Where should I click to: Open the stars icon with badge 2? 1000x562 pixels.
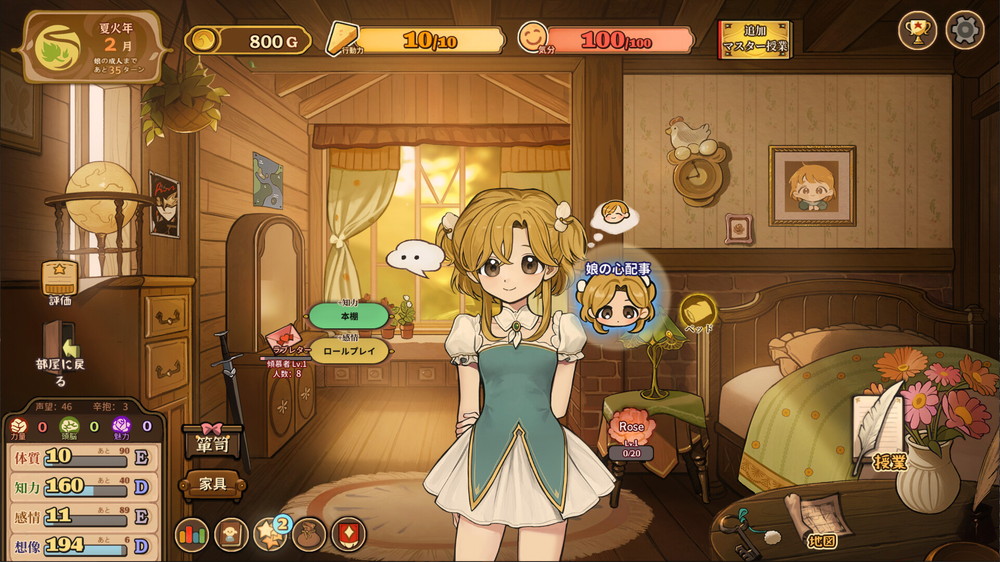point(270,534)
